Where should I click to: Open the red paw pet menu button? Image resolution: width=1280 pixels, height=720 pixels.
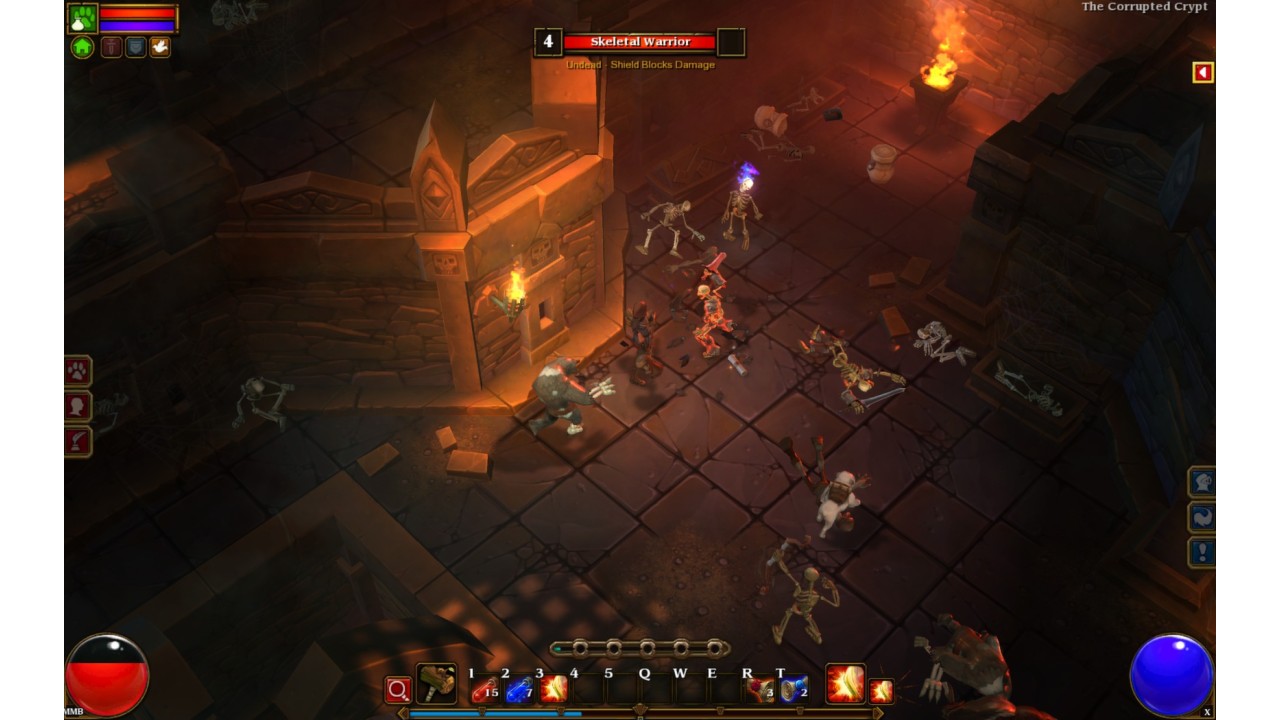pyautogui.click(x=78, y=372)
